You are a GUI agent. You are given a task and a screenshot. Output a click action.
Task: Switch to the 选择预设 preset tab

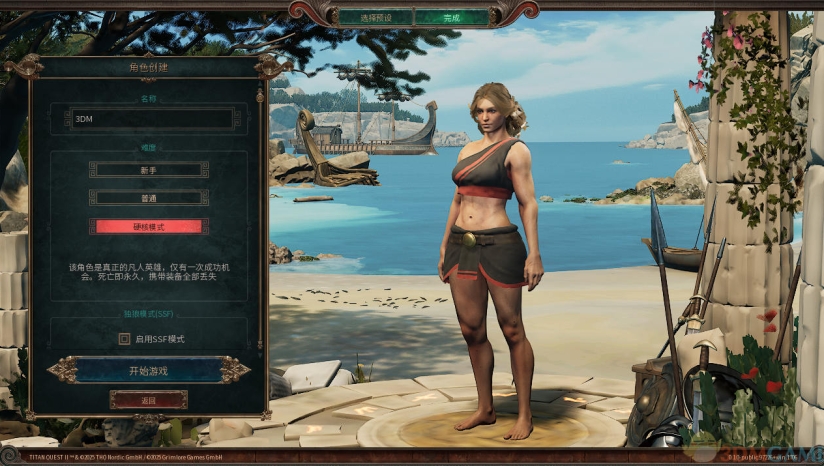[374, 17]
